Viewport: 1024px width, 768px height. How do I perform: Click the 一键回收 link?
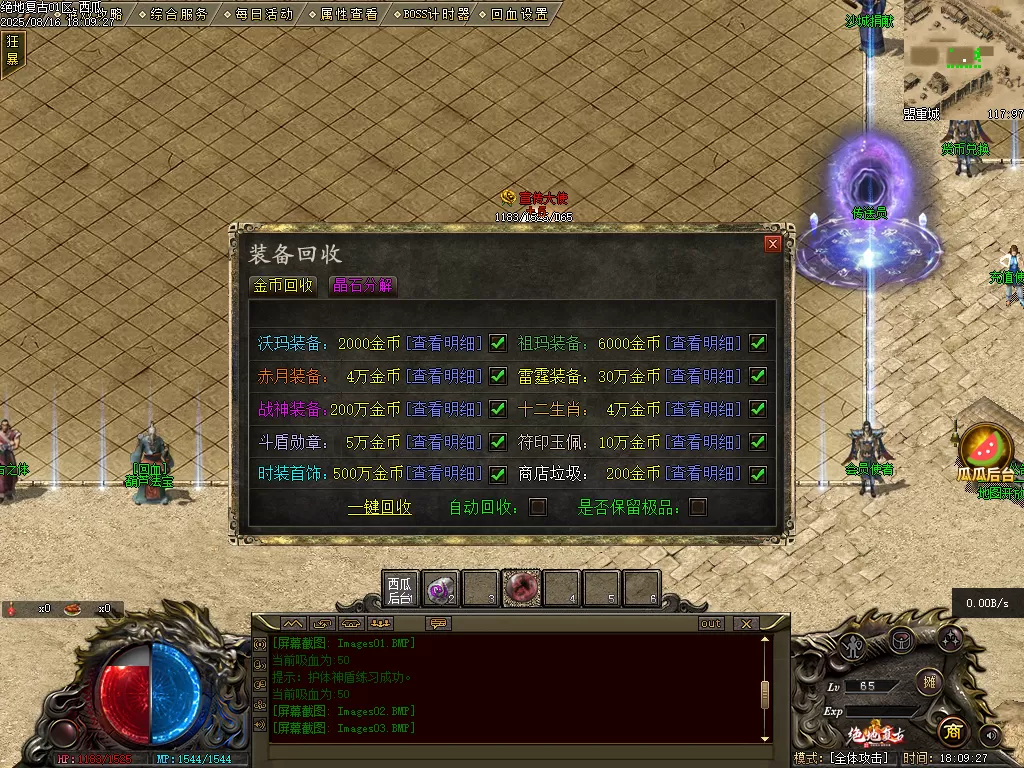click(380, 507)
